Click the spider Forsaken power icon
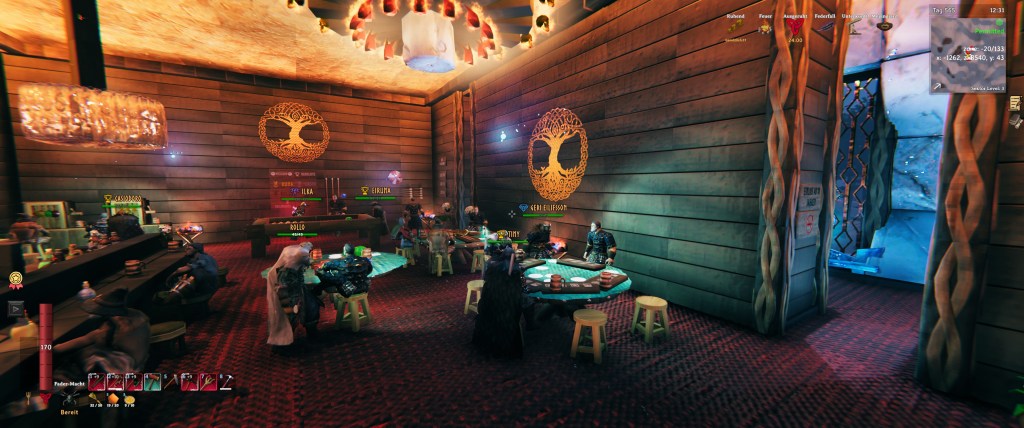1024x428 pixels. 70,398
